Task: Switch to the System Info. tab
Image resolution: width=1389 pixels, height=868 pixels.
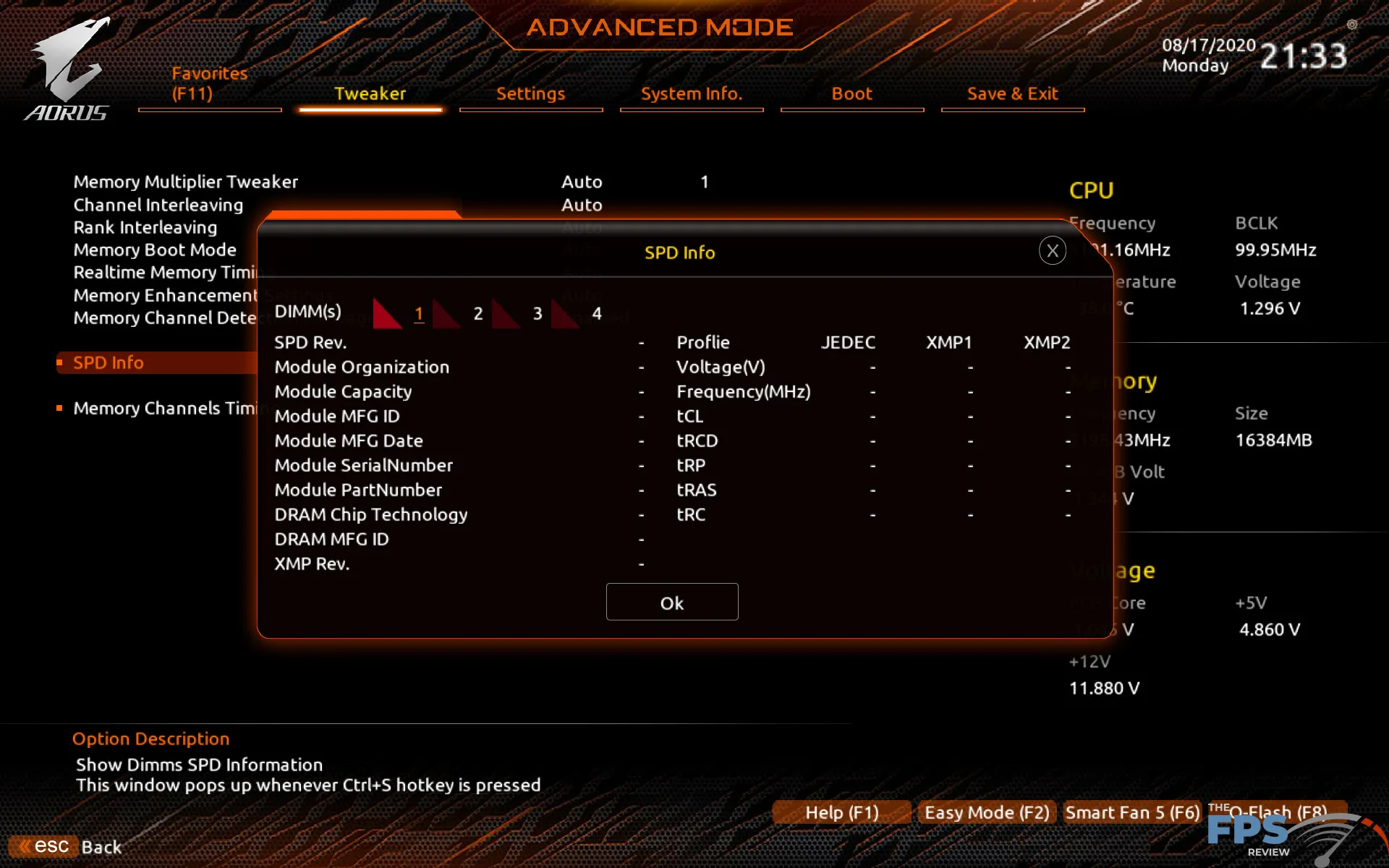Action: [691, 93]
